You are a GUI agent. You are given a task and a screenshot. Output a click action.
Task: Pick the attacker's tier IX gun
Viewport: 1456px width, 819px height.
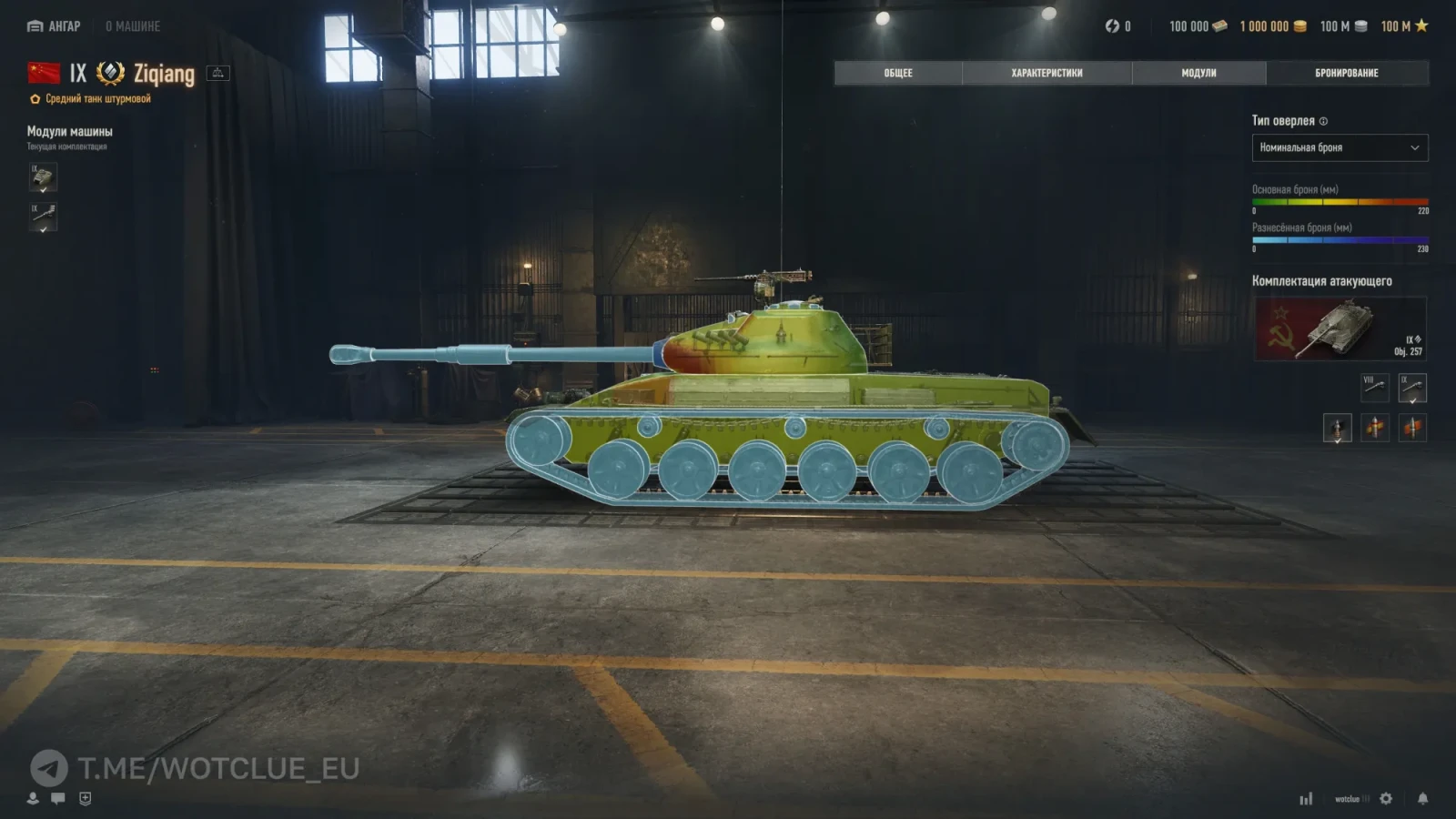click(1412, 388)
